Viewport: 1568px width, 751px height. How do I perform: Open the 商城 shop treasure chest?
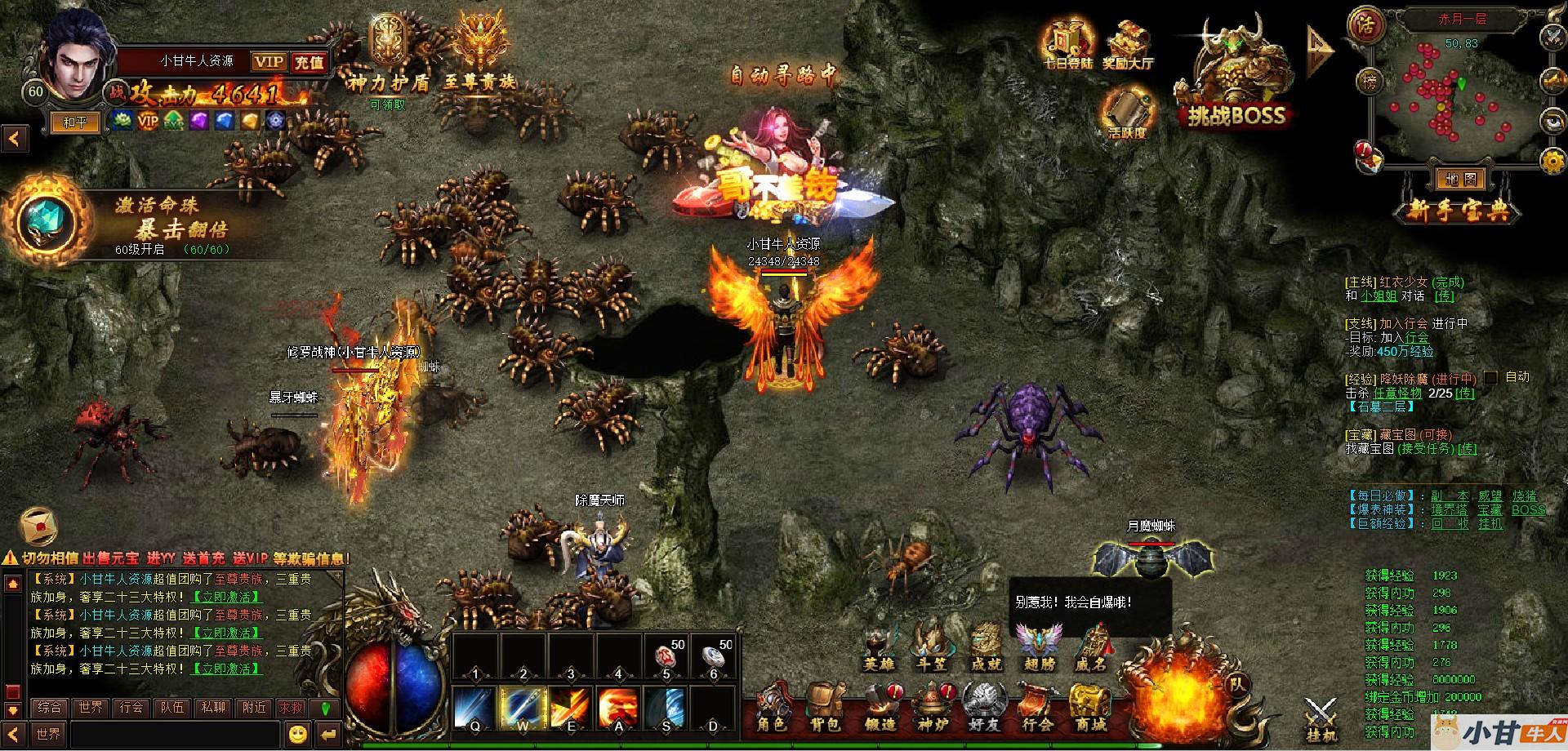1090,707
